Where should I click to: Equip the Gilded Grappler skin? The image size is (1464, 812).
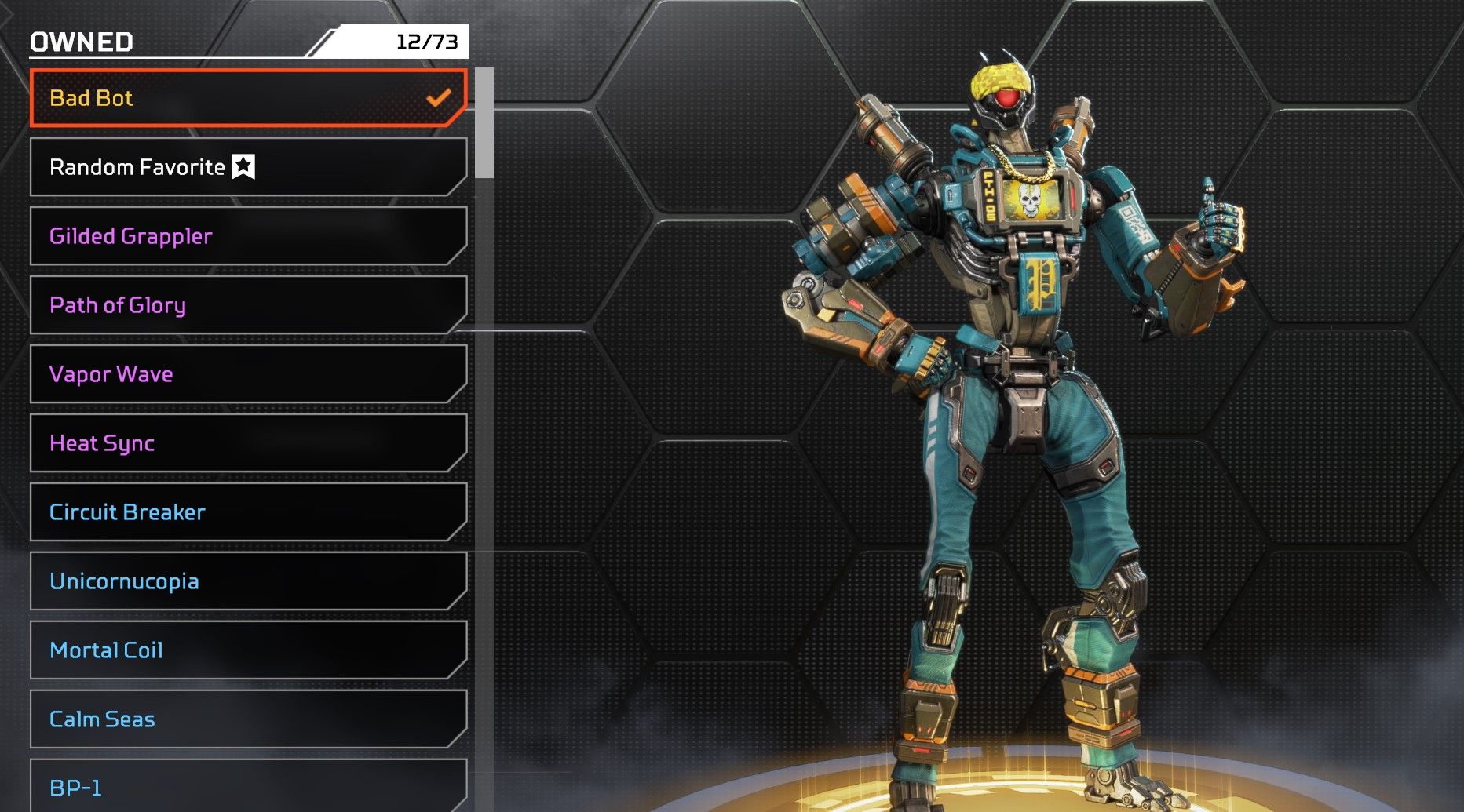tap(248, 236)
